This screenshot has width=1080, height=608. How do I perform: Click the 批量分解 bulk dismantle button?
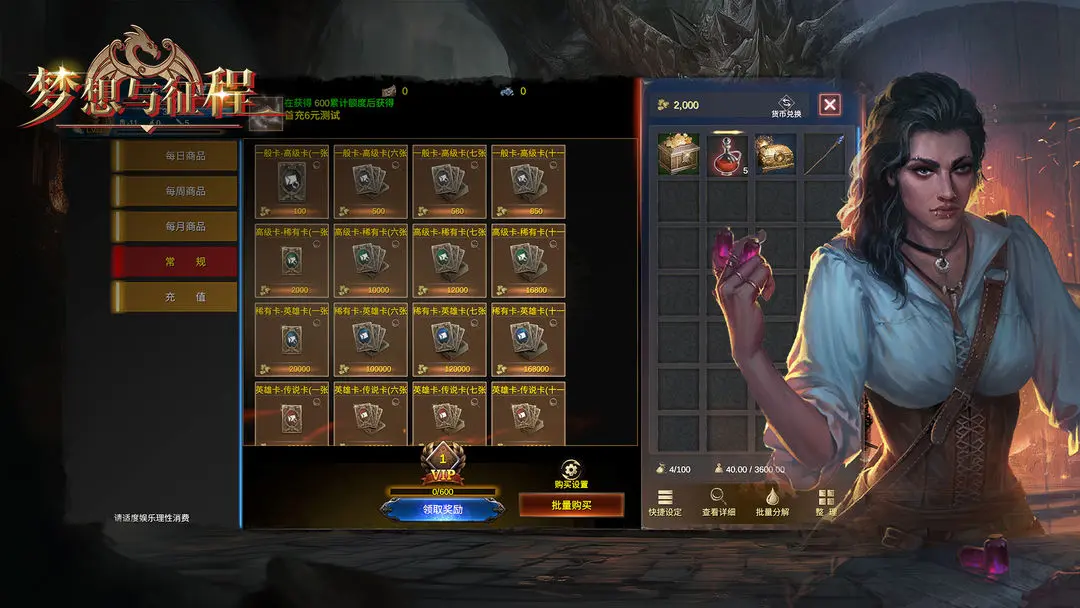click(x=772, y=502)
